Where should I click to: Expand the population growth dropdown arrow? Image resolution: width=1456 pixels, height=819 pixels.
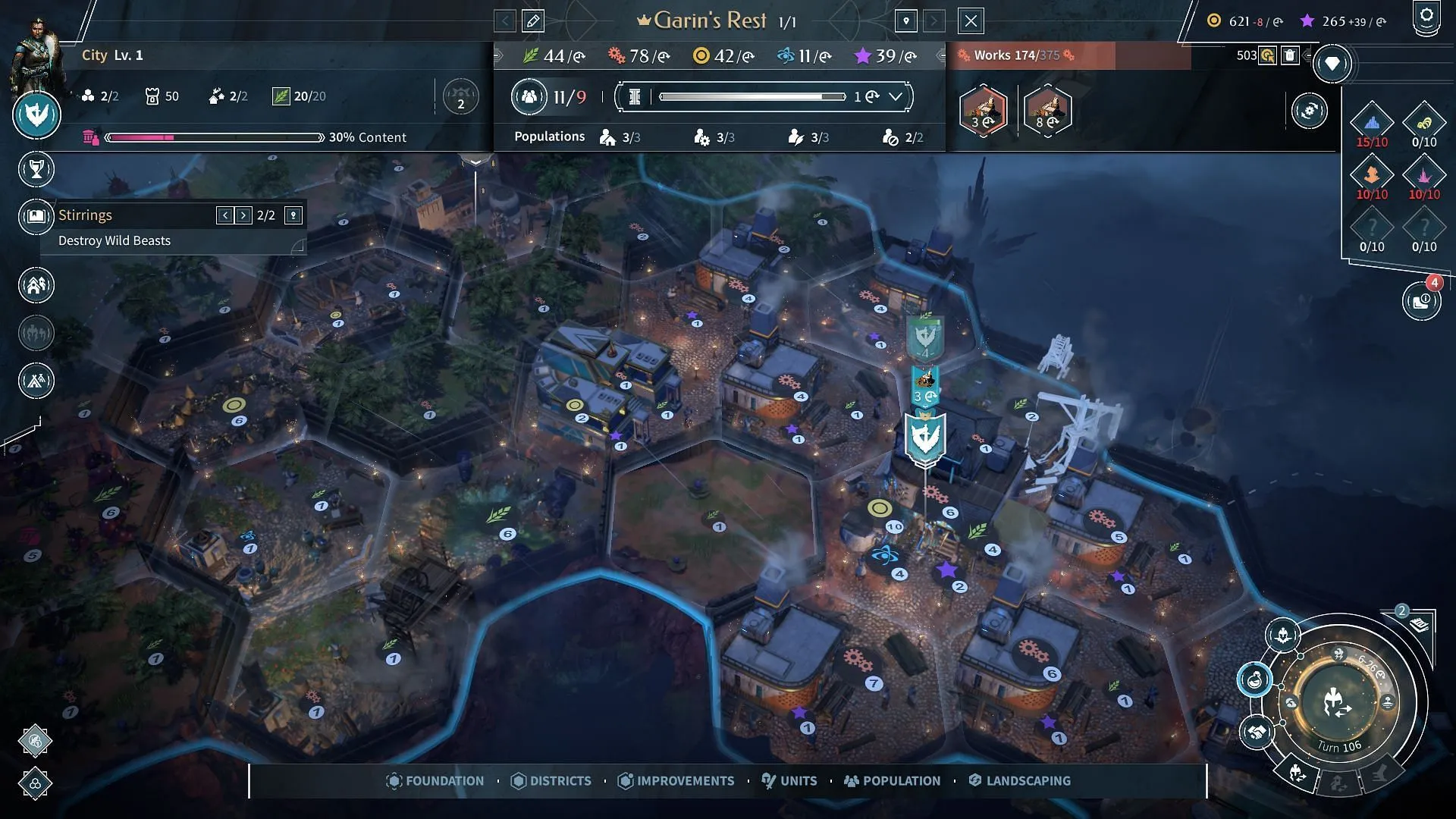[x=896, y=96]
